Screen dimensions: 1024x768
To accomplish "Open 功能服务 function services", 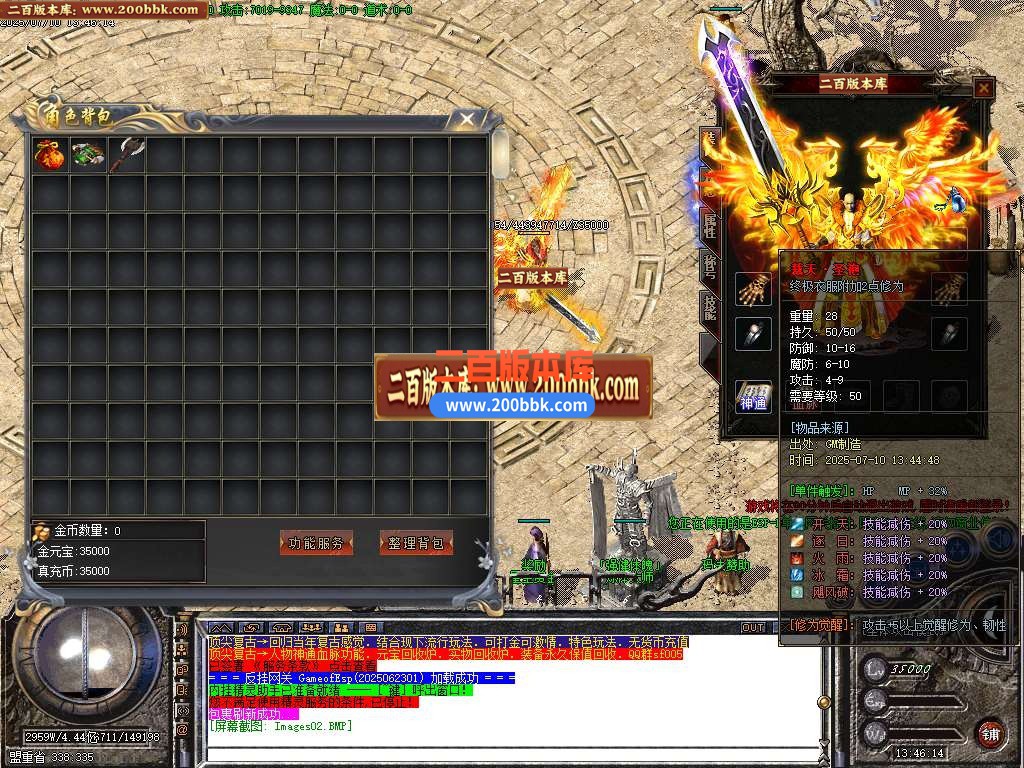I will (315, 543).
